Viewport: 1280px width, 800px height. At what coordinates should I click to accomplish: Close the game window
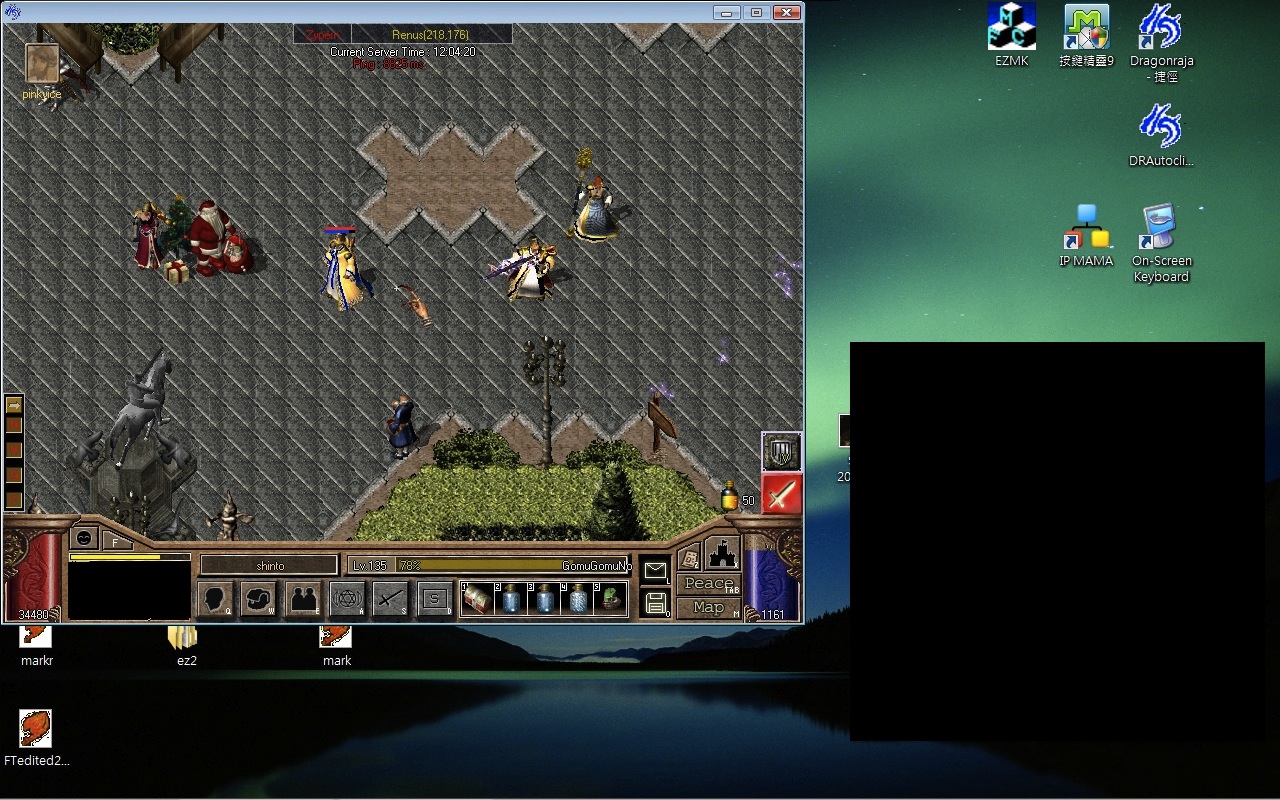pyautogui.click(x=787, y=12)
